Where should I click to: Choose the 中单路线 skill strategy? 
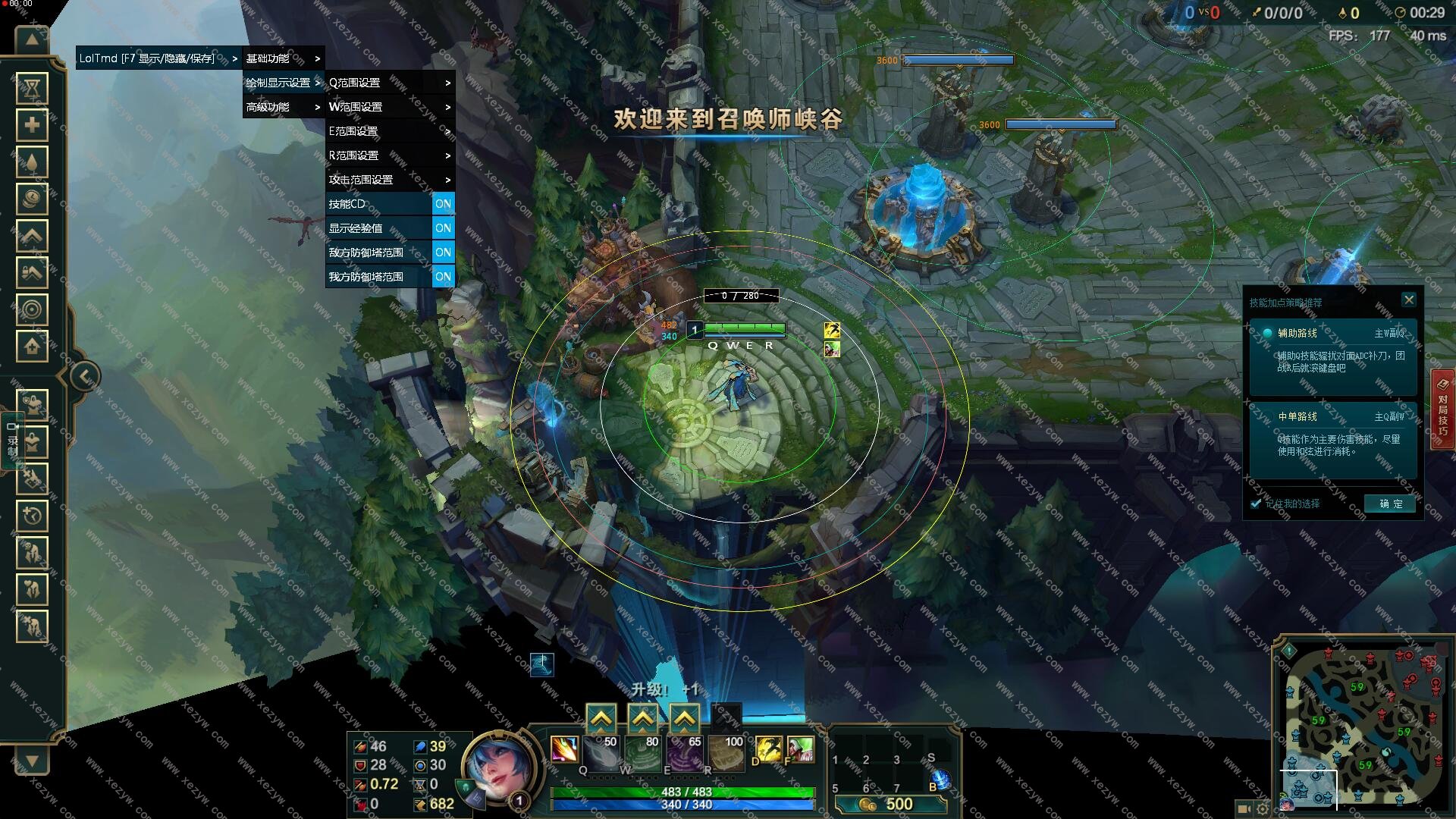pyautogui.click(x=1332, y=438)
